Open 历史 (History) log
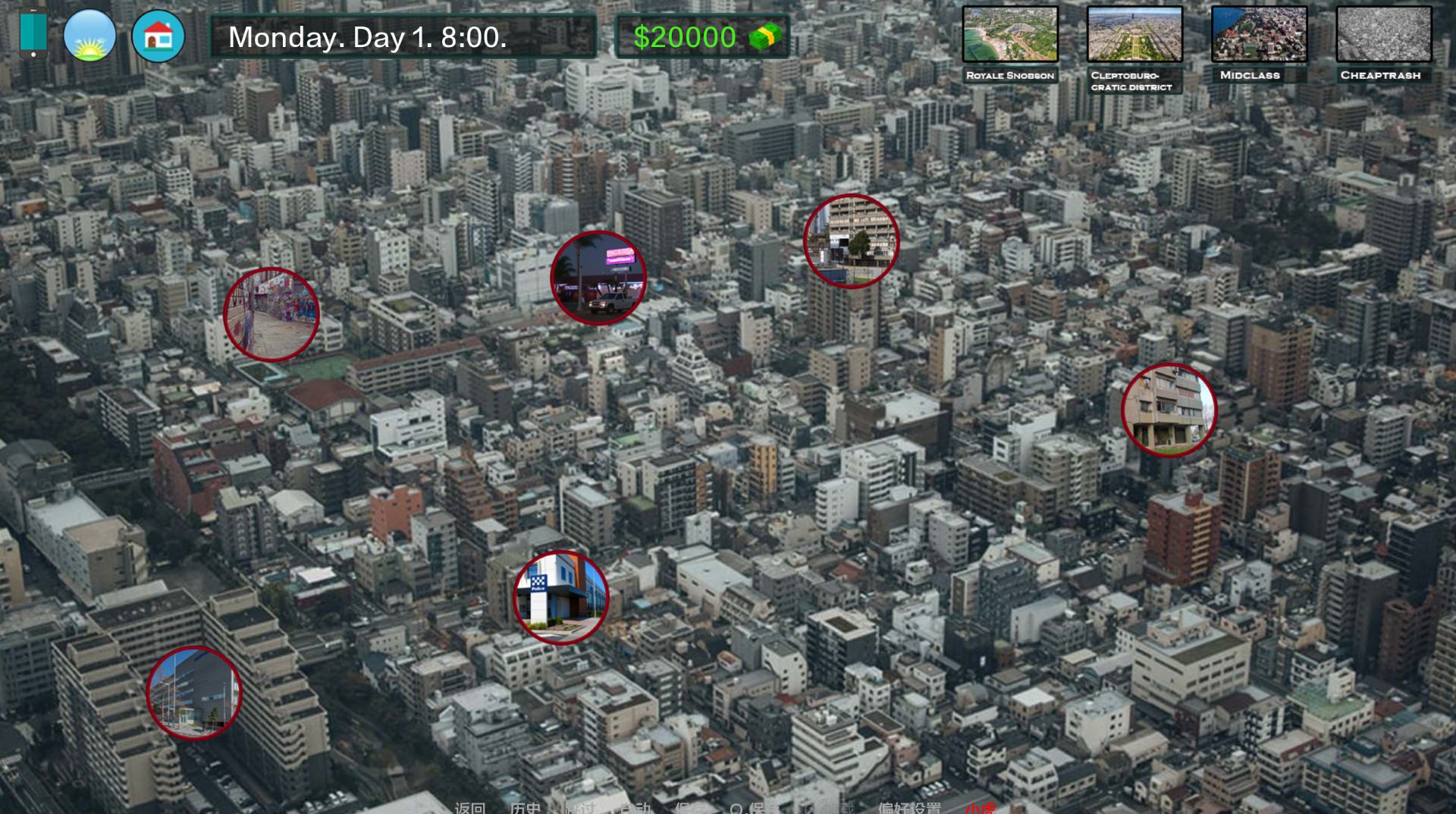This screenshot has height=814, width=1456. click(526, 807)
